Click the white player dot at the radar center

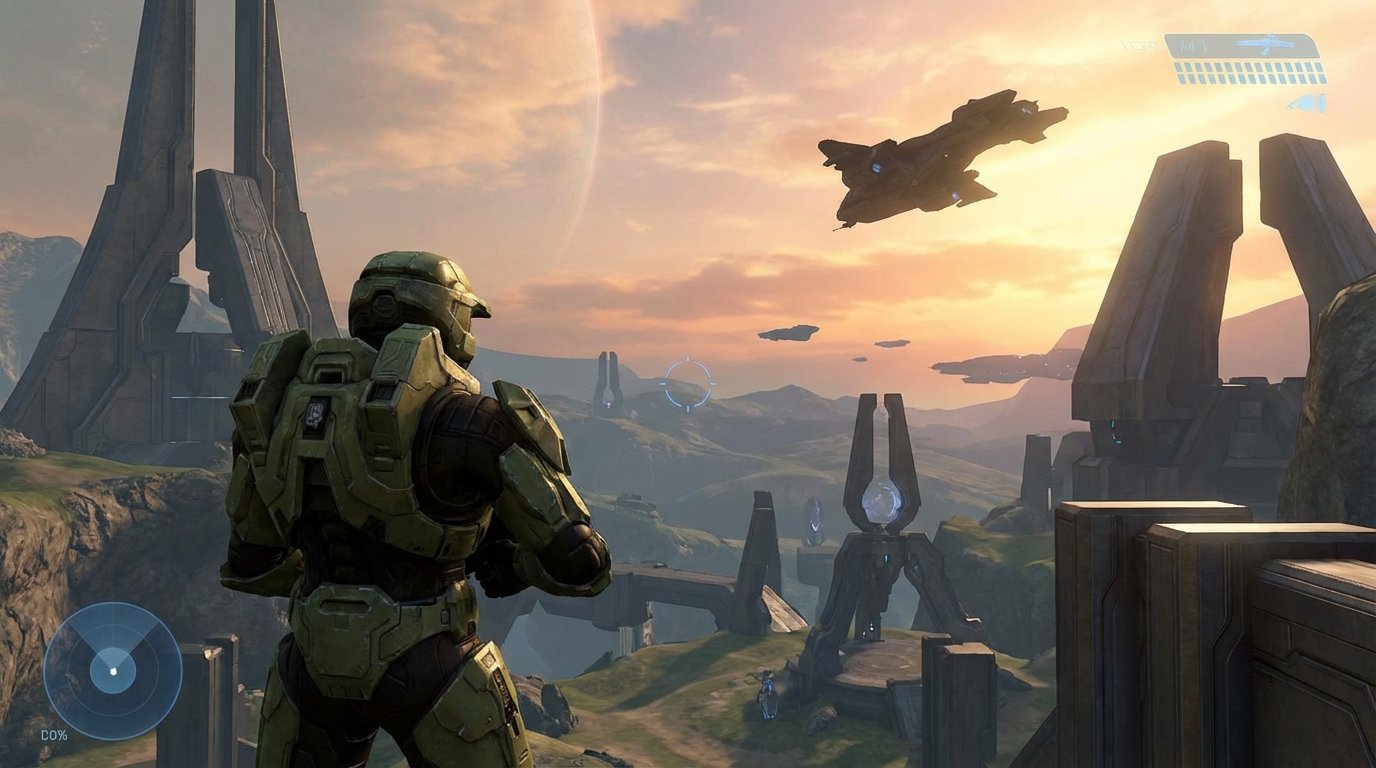pyautogui.click(x=113, y=671)
